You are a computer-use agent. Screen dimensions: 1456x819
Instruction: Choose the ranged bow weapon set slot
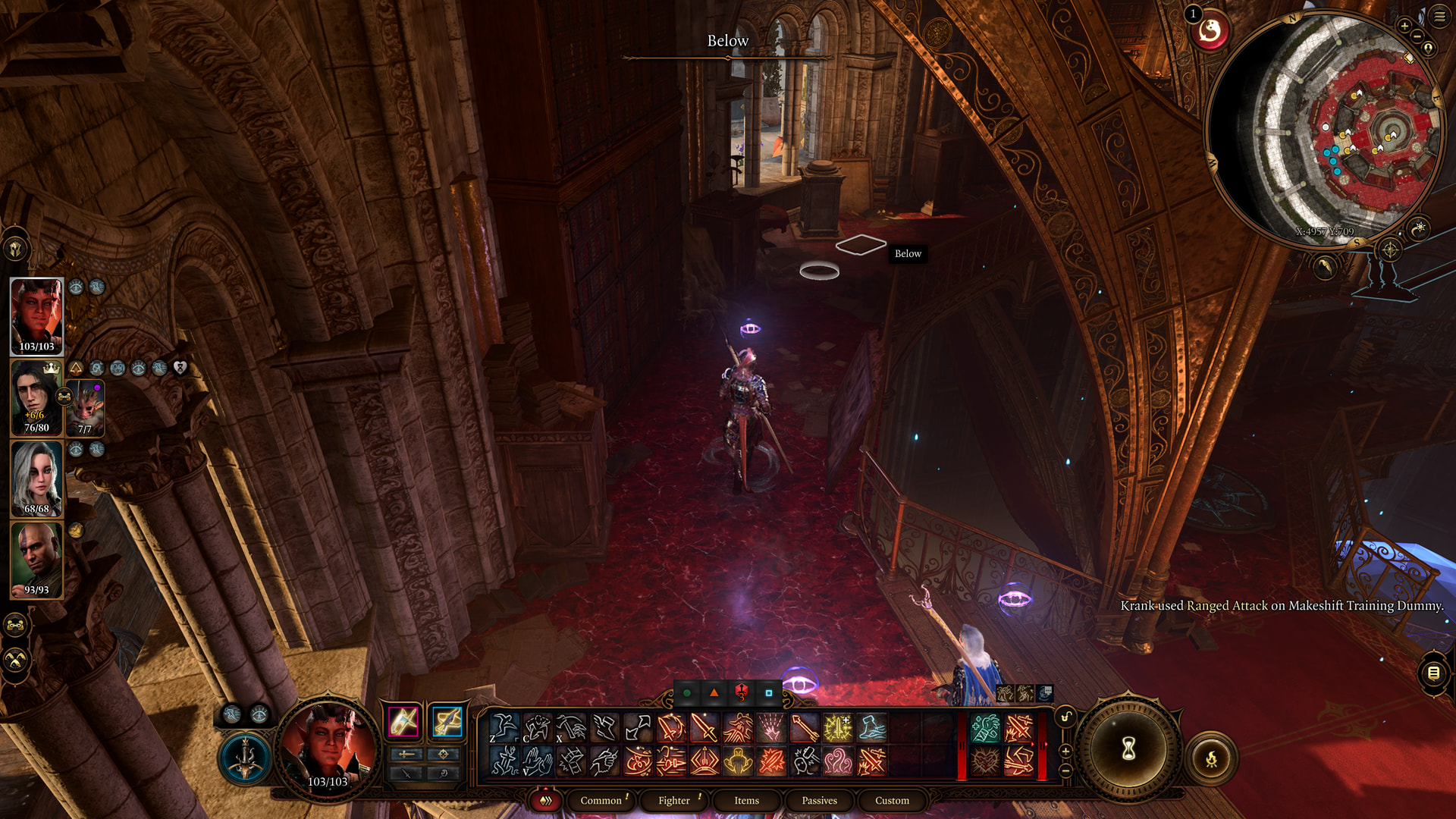tap(447, 721)
